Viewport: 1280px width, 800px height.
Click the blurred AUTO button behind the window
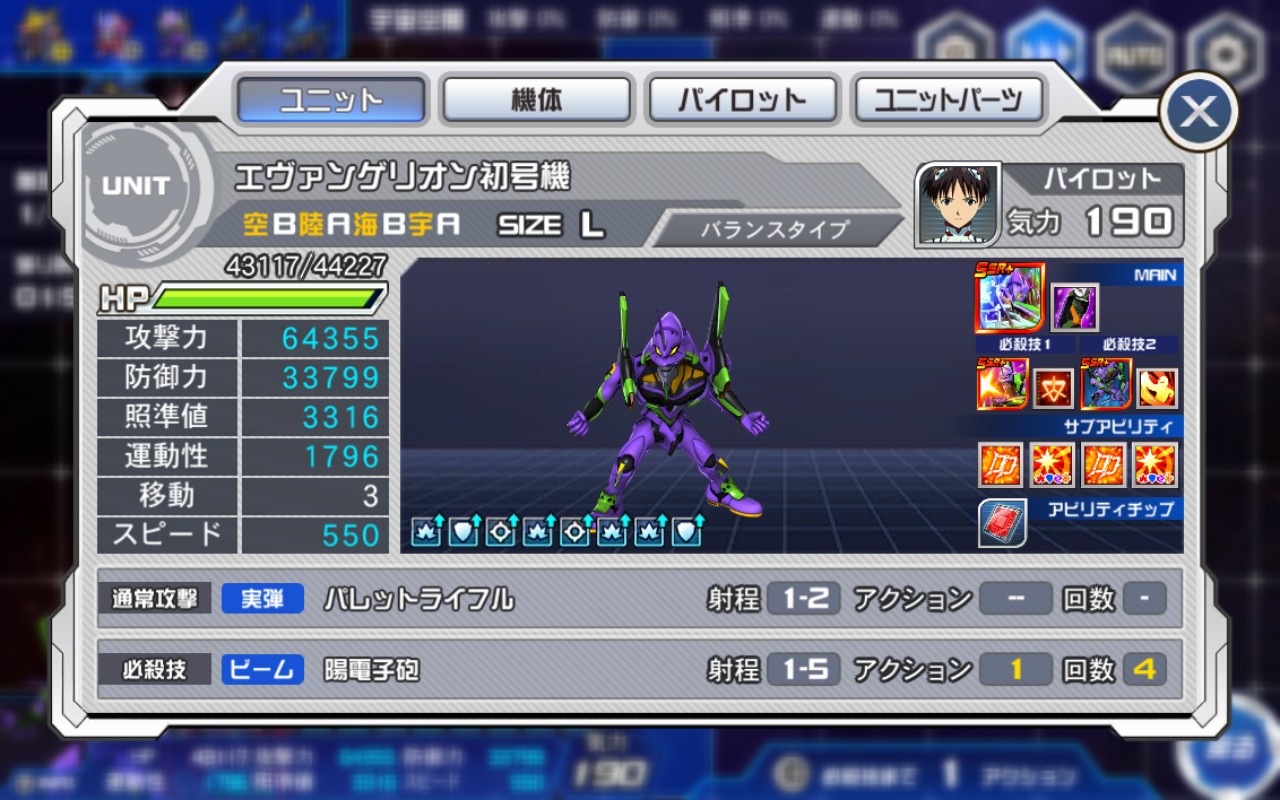1133,53
